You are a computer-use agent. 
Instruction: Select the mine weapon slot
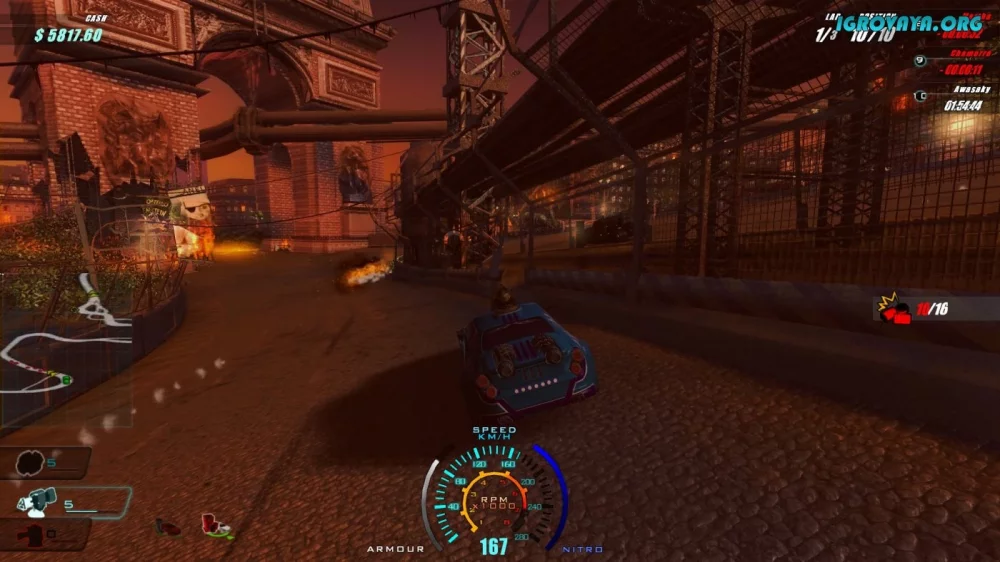pos(30,463)
